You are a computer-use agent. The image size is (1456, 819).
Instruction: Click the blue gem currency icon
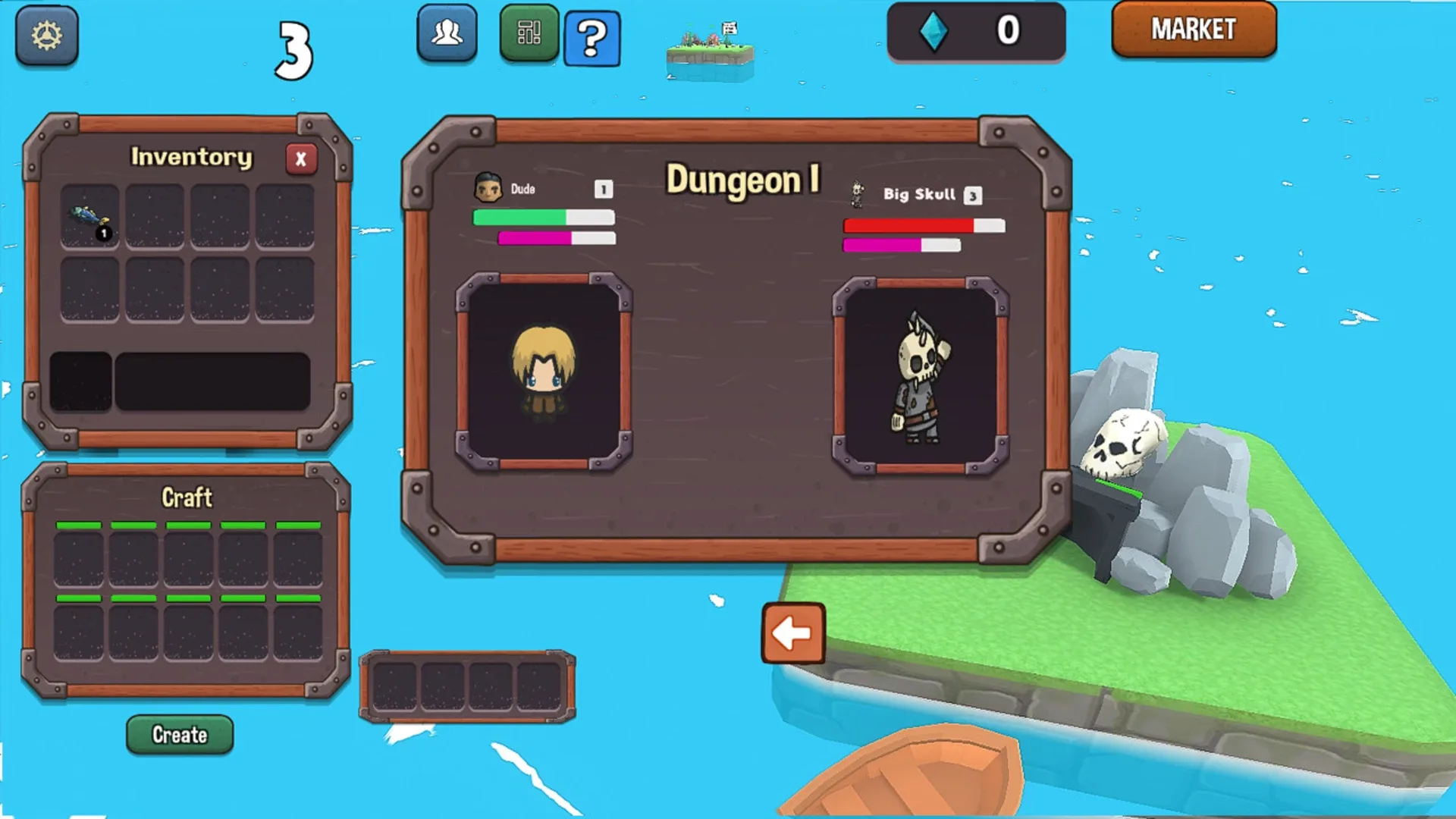(x=934, y=31)
